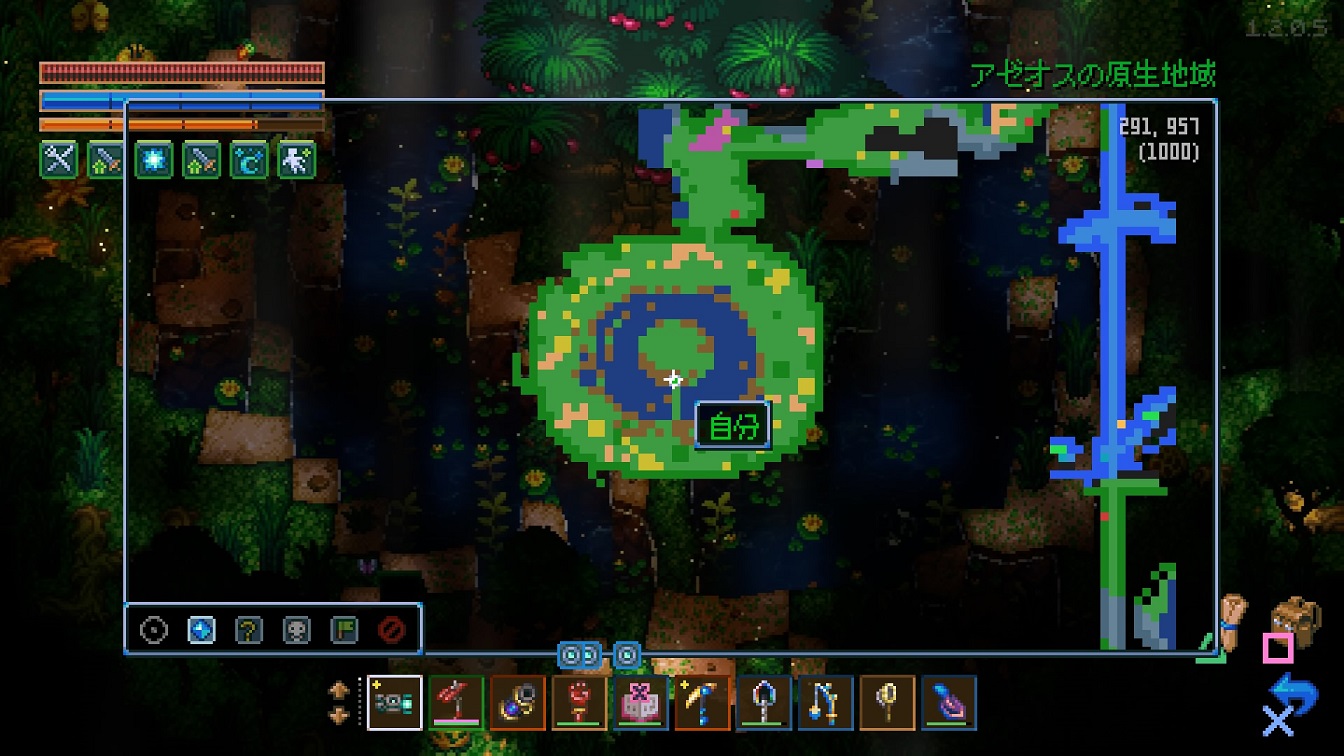The width and height of the screenshot is (1344, 756).
Task: Select the blue gem map marker filter
Action: click(201, 630)
